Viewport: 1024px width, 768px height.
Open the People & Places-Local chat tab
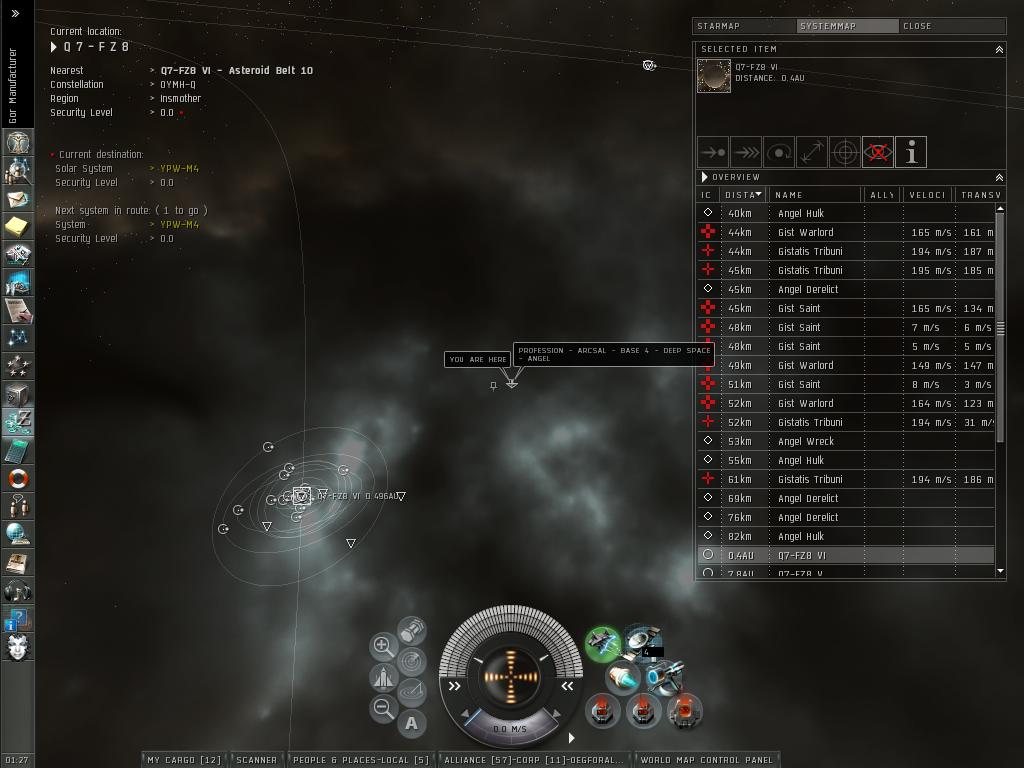[x=360, y=760]
